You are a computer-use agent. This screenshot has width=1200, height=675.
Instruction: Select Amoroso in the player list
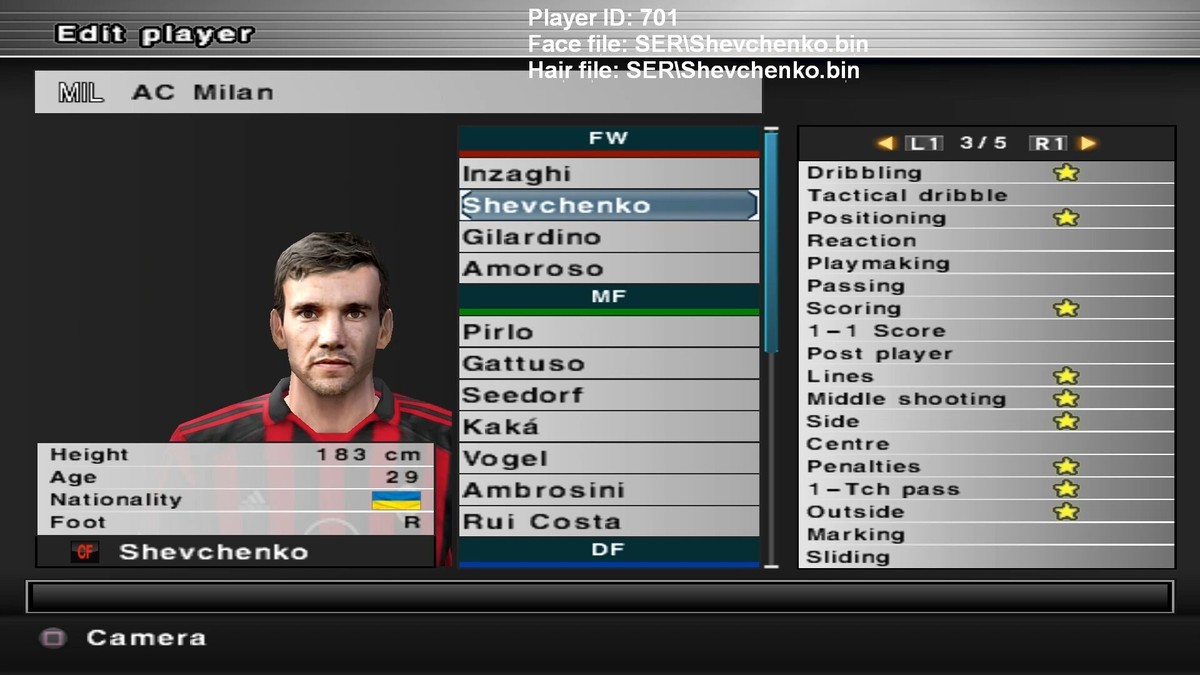click(608, 268)
